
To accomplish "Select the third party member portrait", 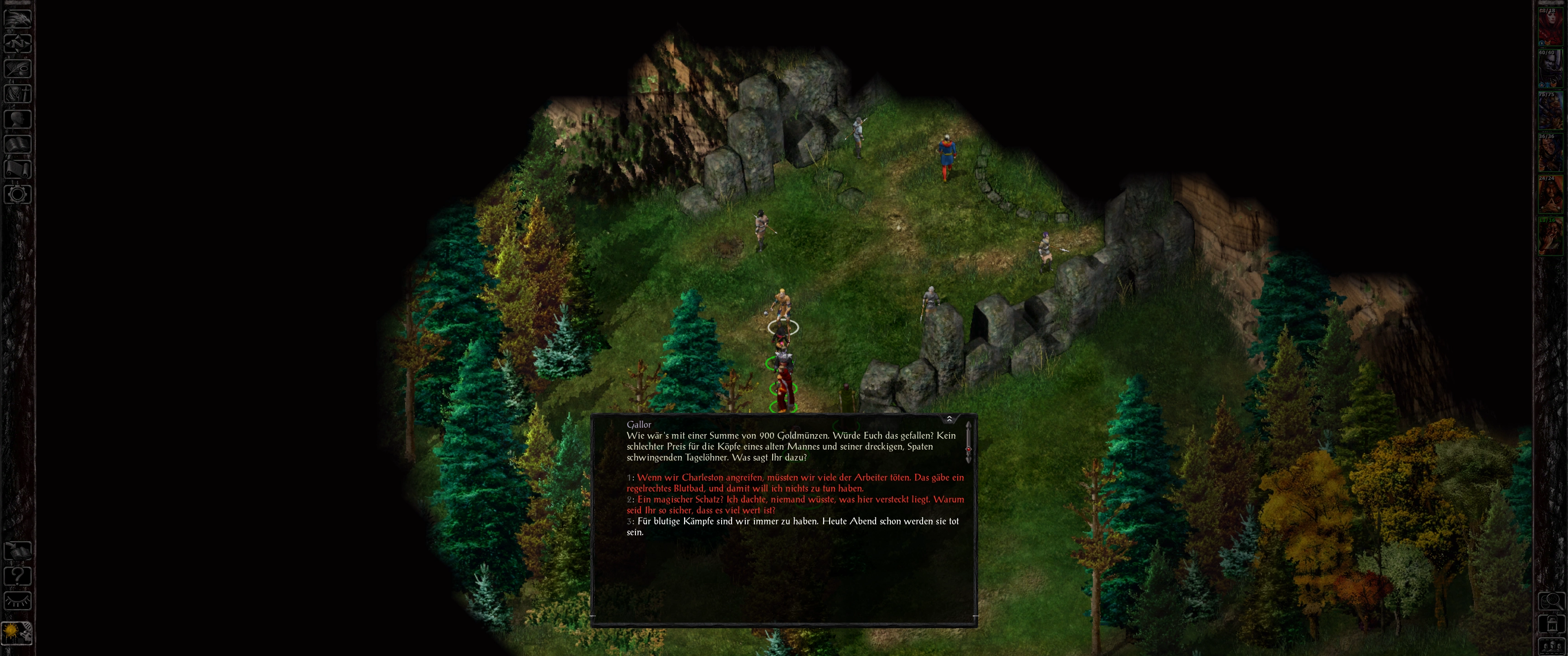I will (x=1550, y=111).
